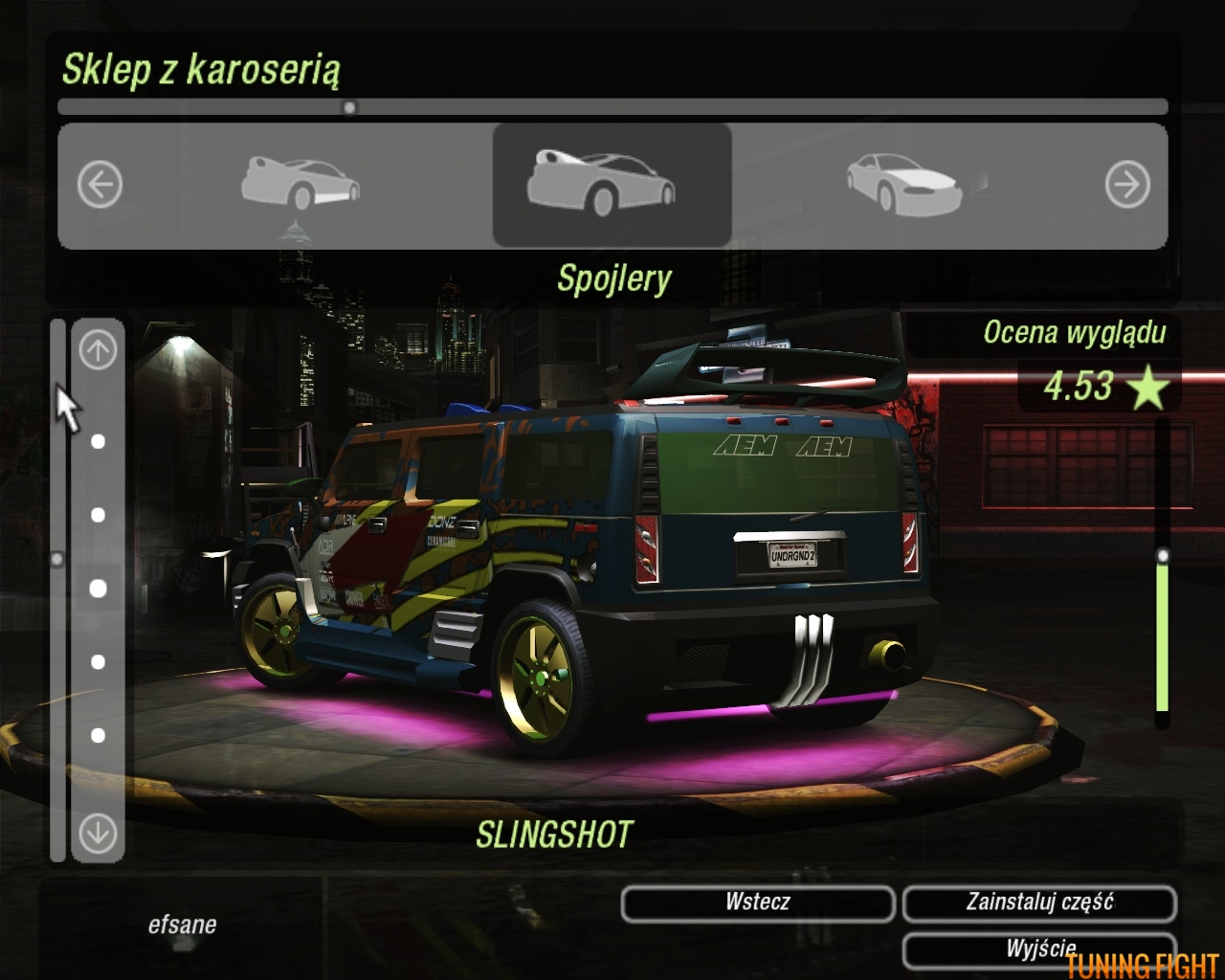Choose the front-view car category icon
This screenshot has width=1225, height=980.
pos(902,184)
